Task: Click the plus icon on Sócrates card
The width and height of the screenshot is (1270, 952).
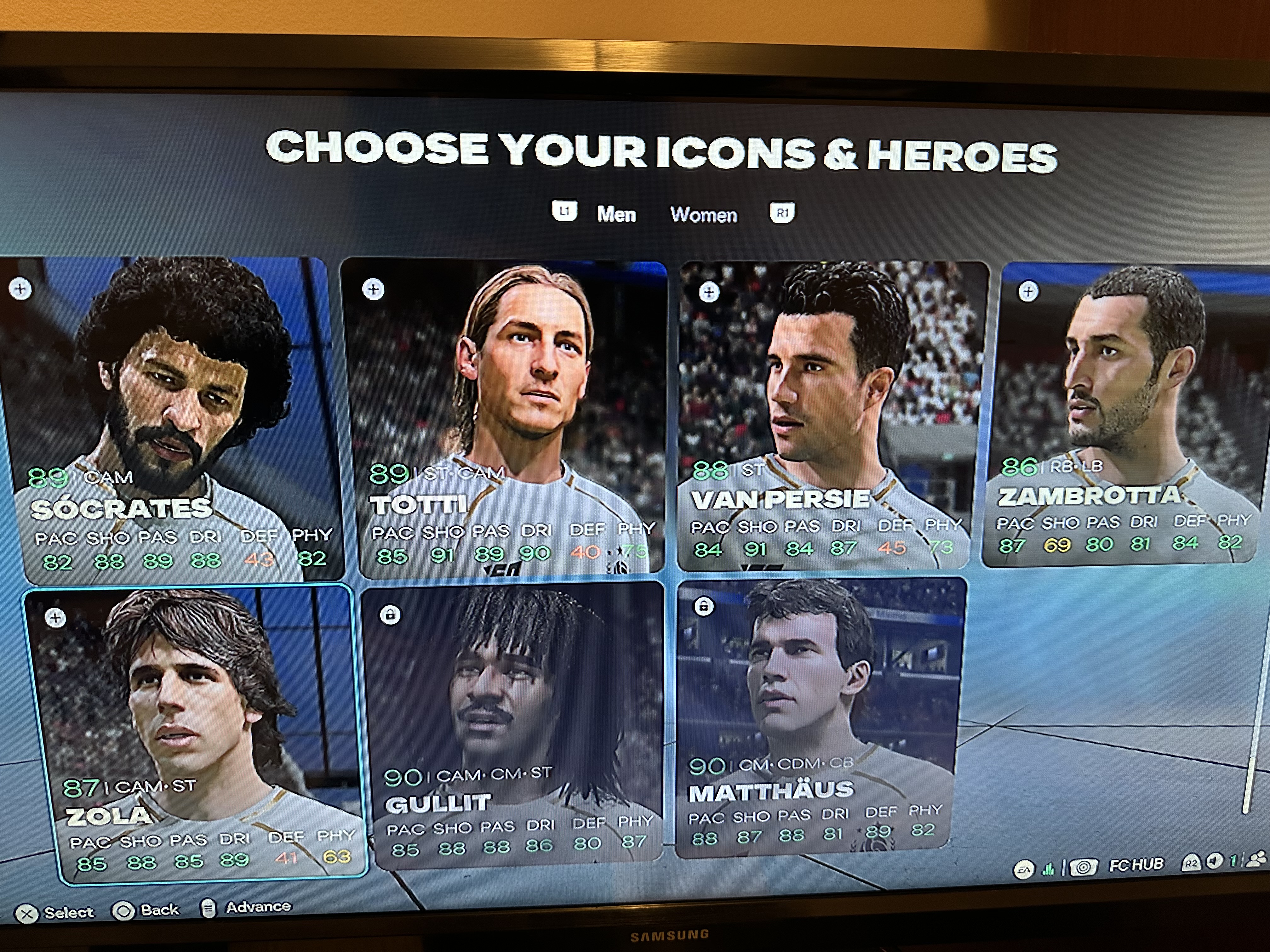Action: tap(21, 289)
